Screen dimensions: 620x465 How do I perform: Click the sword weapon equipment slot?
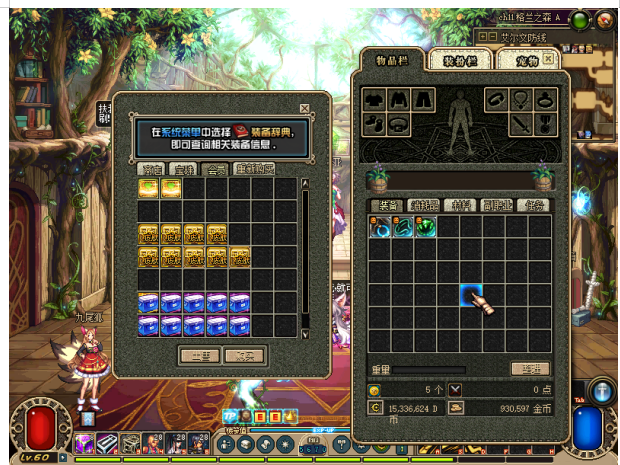(521, 124)
